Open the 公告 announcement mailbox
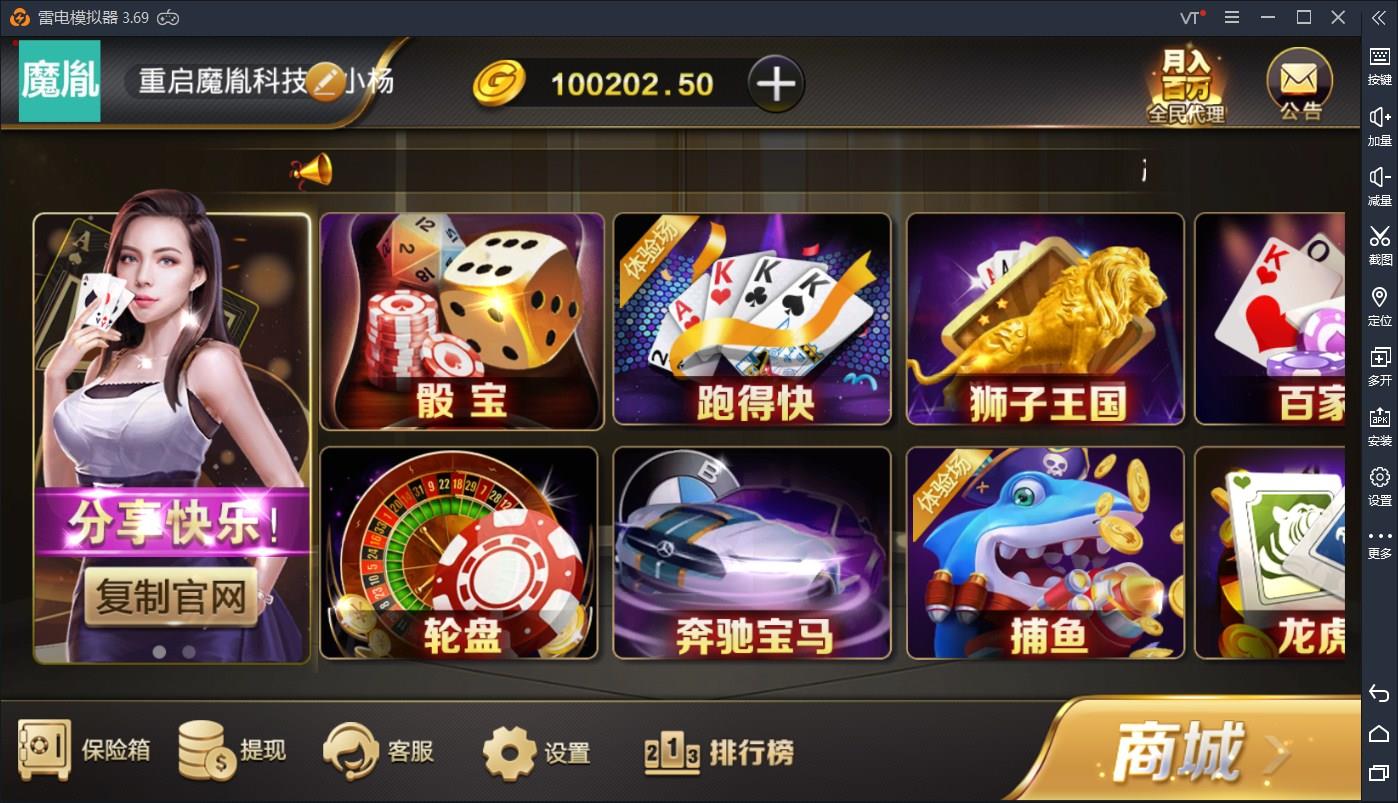 (x=1297, y=83)
